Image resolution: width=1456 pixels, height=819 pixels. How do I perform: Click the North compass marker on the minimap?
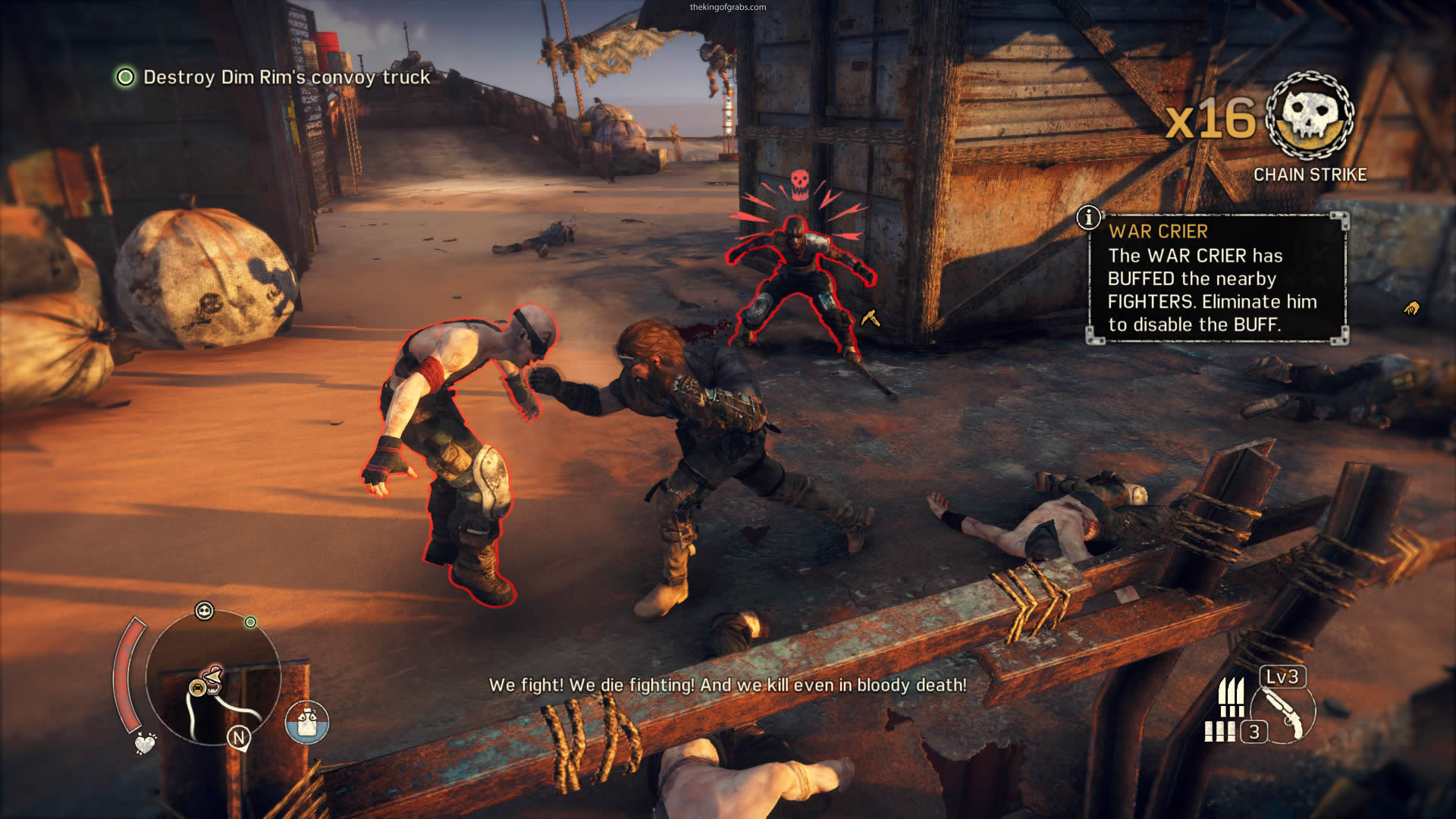[239, 737]
